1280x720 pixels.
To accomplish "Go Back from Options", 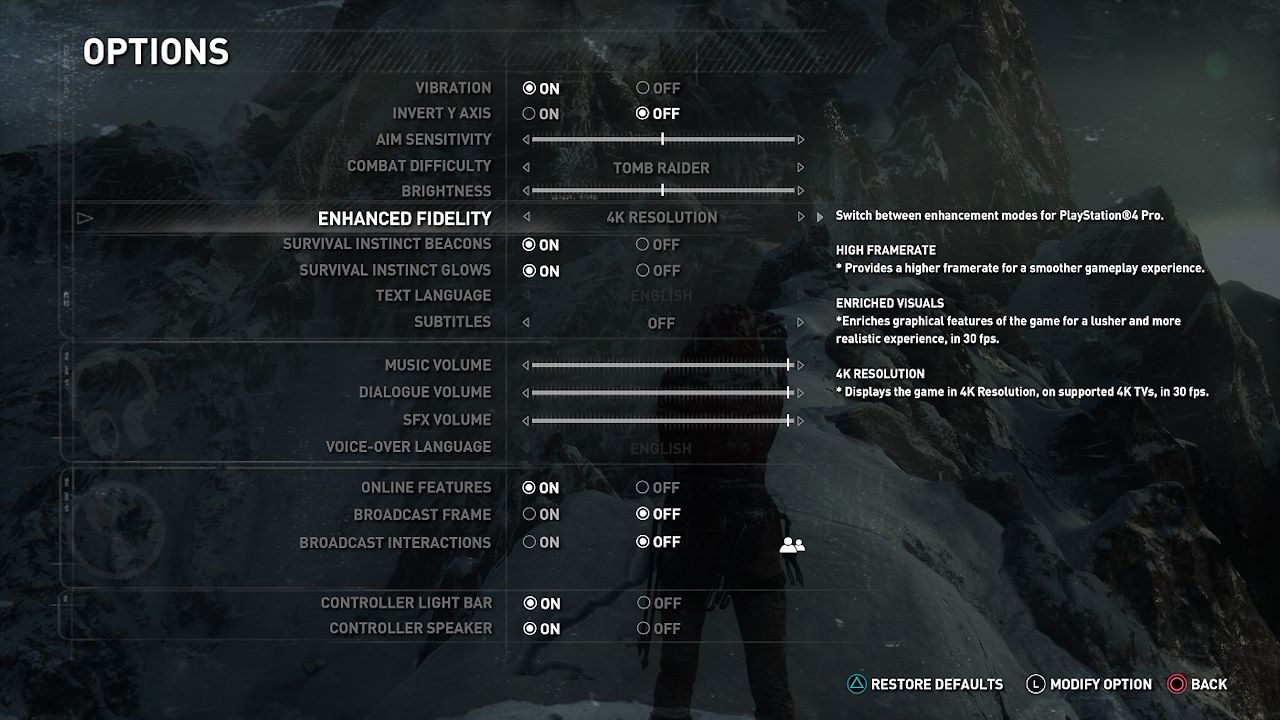I will click(x=1197, y=685).
